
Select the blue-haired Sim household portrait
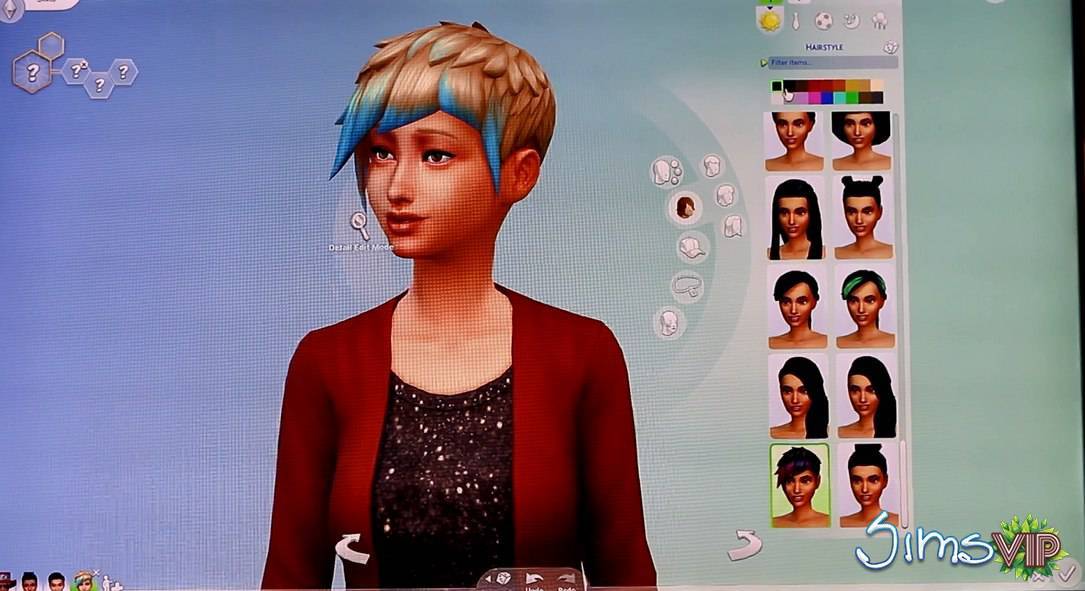pyautogui.click(x=83, y=581)
